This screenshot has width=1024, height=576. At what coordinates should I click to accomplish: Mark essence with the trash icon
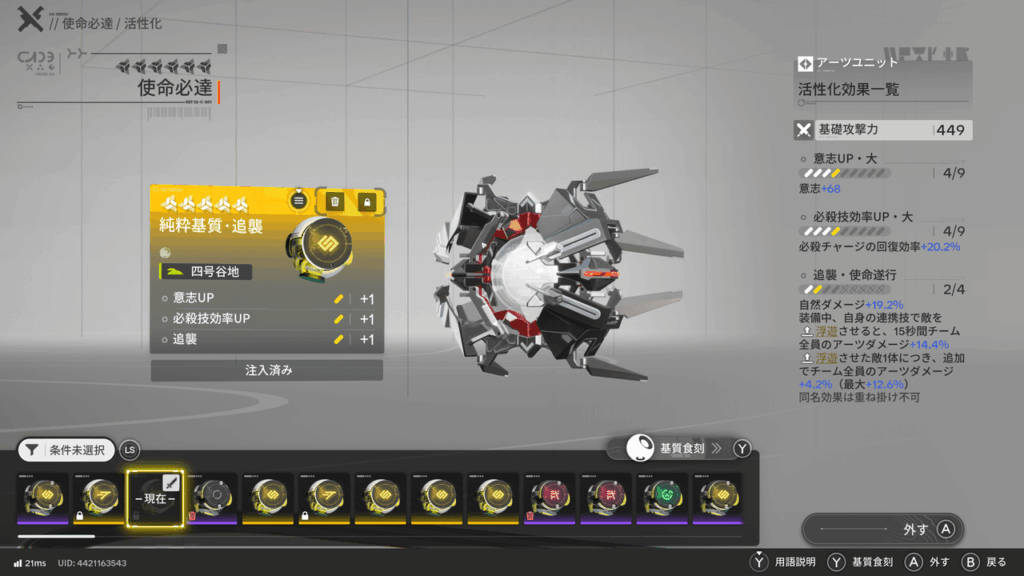pos(335,201)
